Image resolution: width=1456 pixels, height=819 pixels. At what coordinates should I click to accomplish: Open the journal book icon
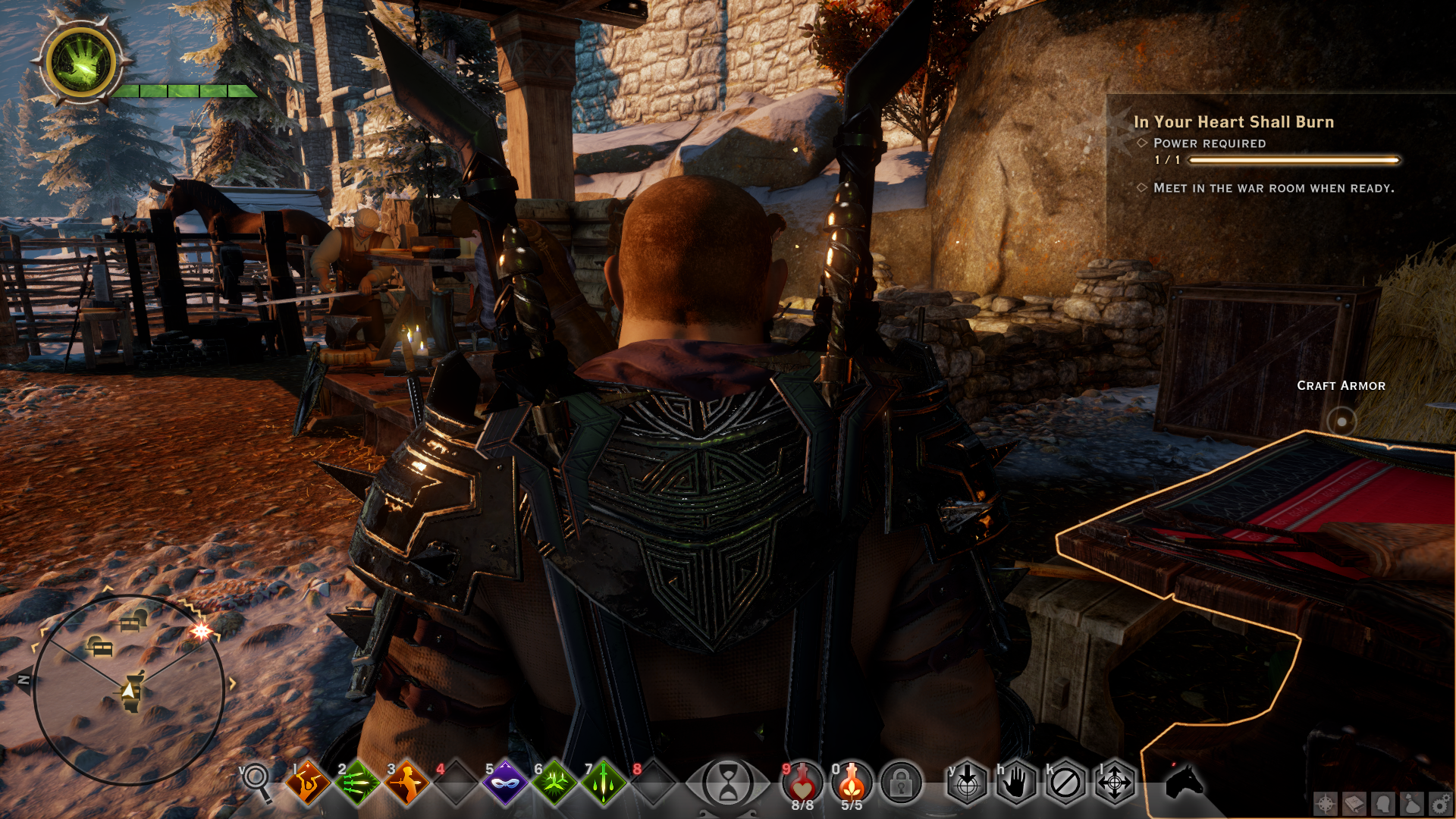pyautogui.click(x=1354, y=804)
